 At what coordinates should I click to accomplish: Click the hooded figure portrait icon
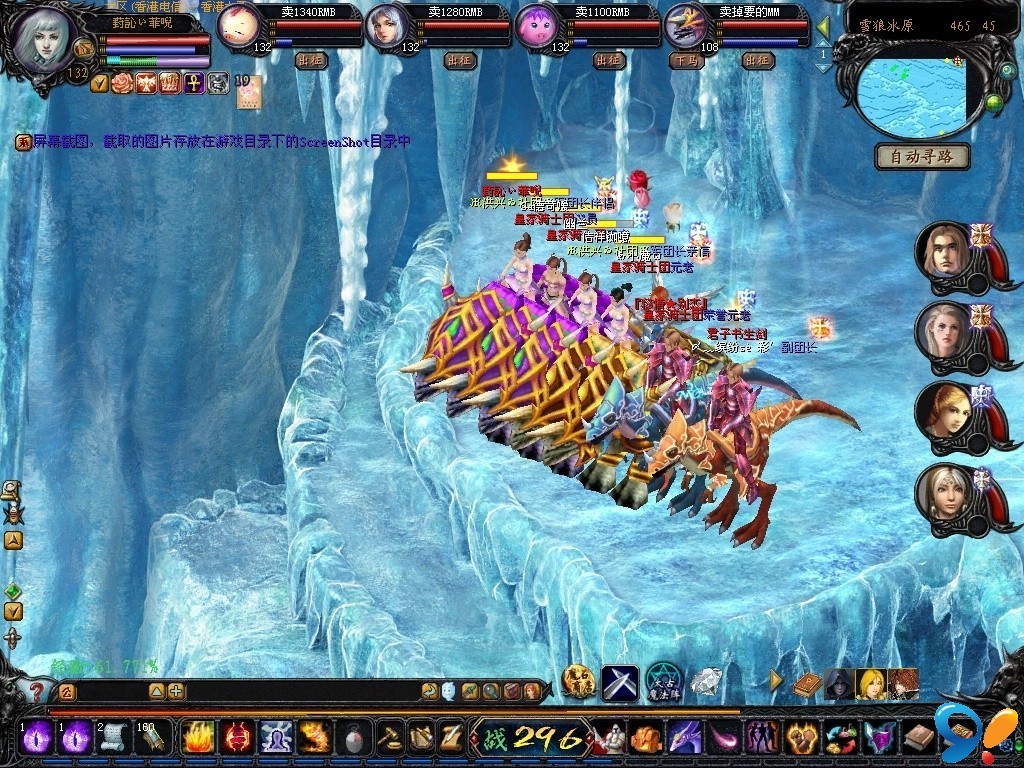839,684
